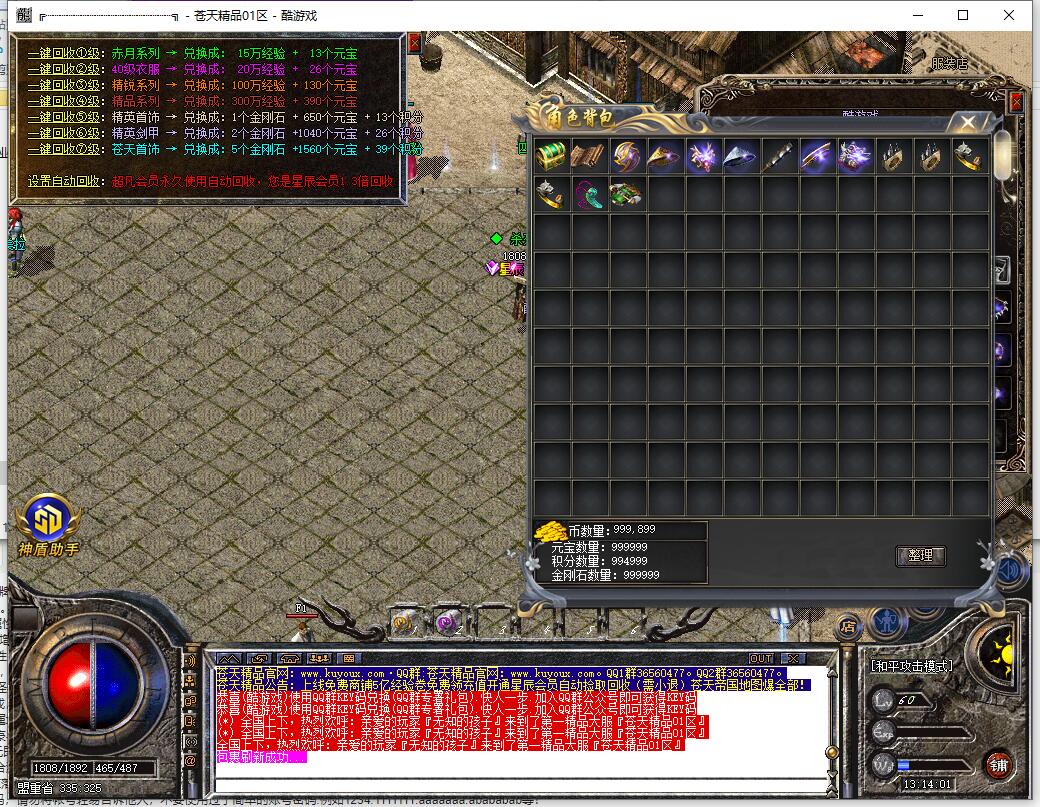Close the recycle dialog panel
Screen dimensions: 1040x807
(416, 45)
